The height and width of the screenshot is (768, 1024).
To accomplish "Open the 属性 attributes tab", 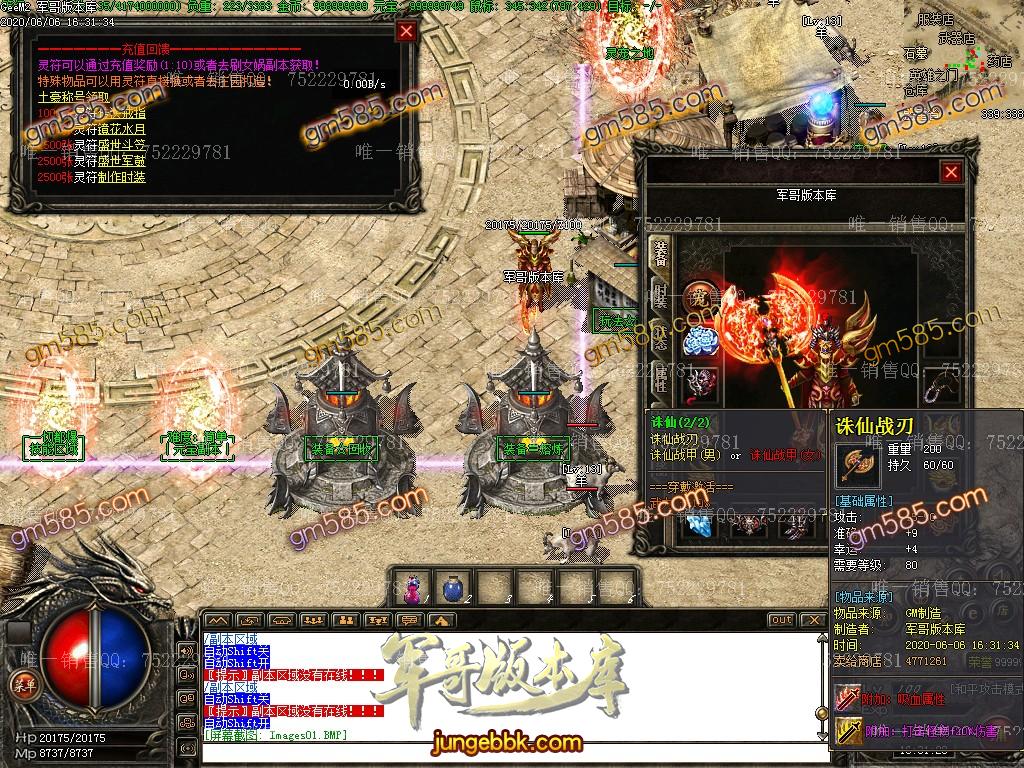I will (x=660, y=378).
